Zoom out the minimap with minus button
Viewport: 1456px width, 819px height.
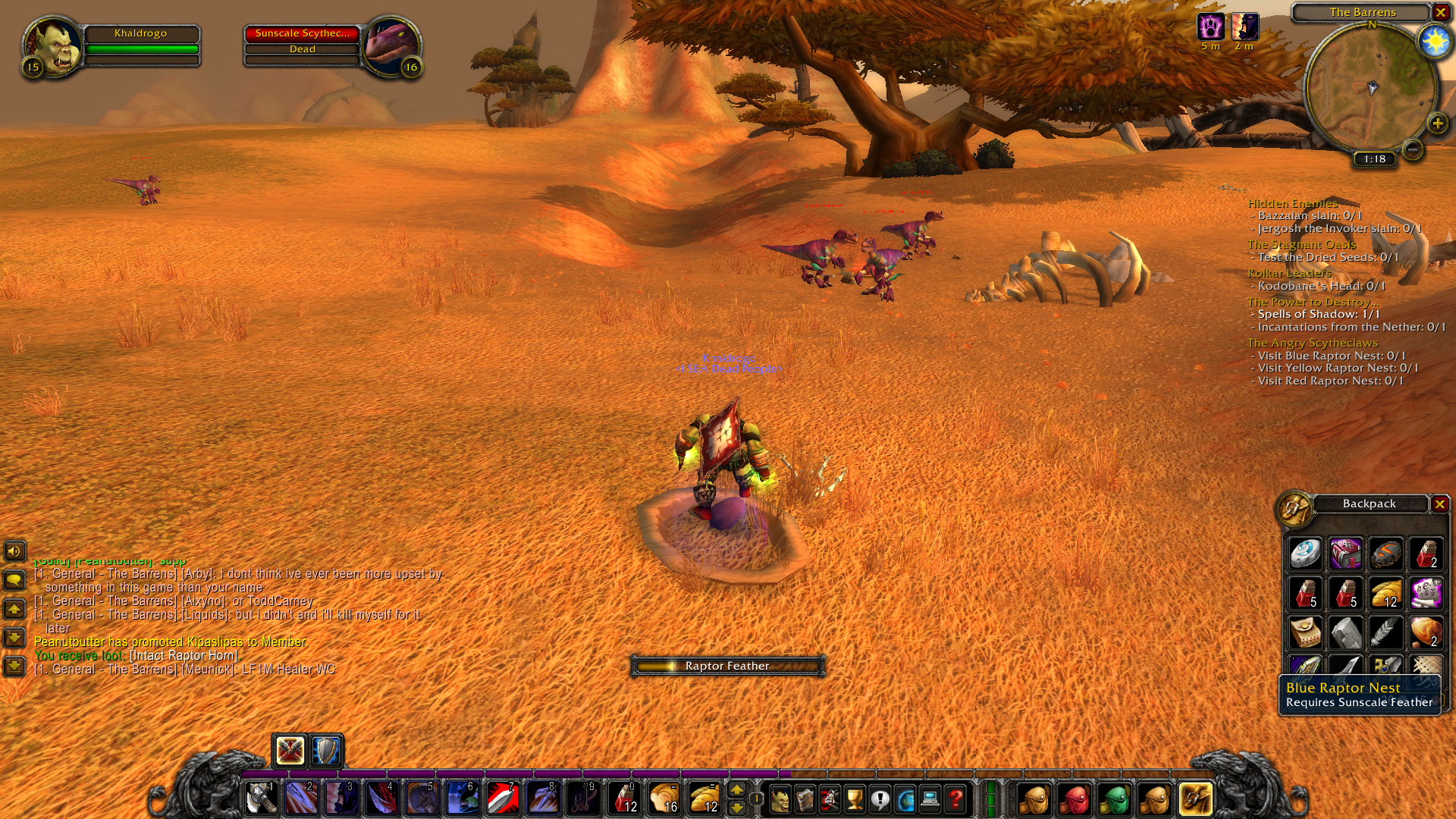pyautogui.click(x=1412, y=149)
